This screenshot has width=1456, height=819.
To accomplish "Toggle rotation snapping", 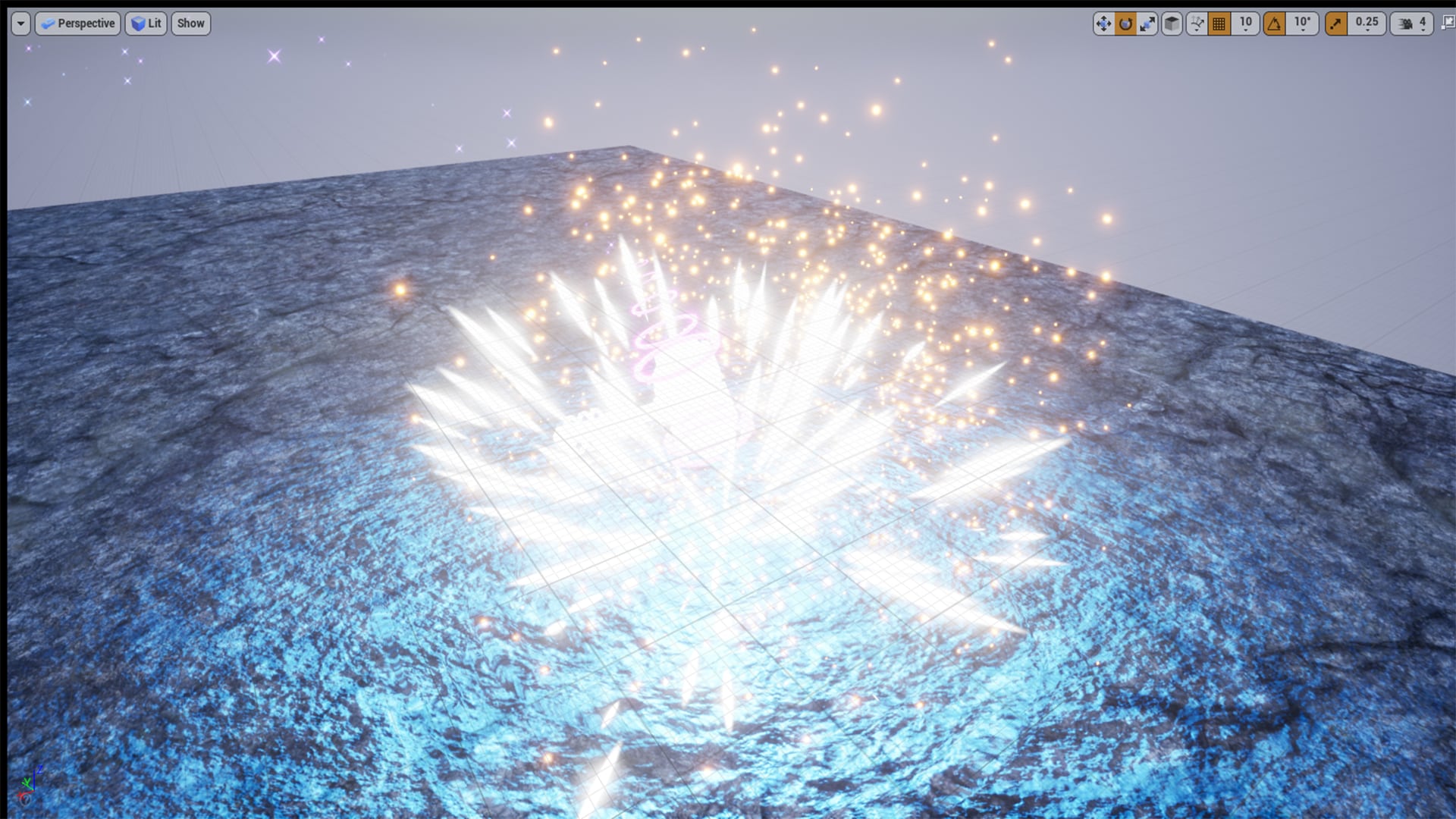I will tap(1275, 24).
